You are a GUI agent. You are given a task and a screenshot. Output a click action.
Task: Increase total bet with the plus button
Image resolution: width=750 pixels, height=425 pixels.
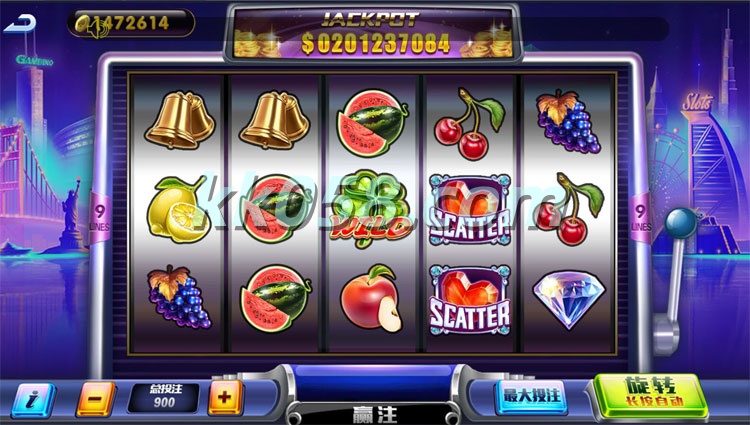(225, 398)
